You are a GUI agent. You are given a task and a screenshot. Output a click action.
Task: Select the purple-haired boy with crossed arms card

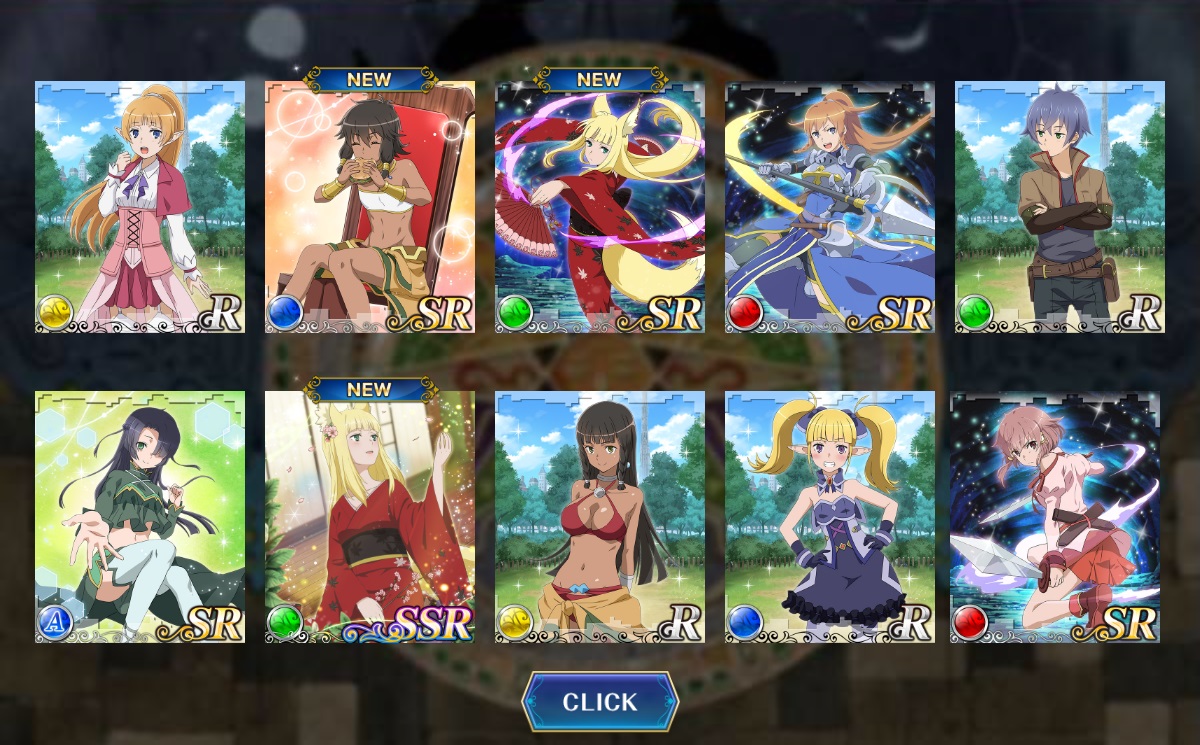pos(1060,207)
